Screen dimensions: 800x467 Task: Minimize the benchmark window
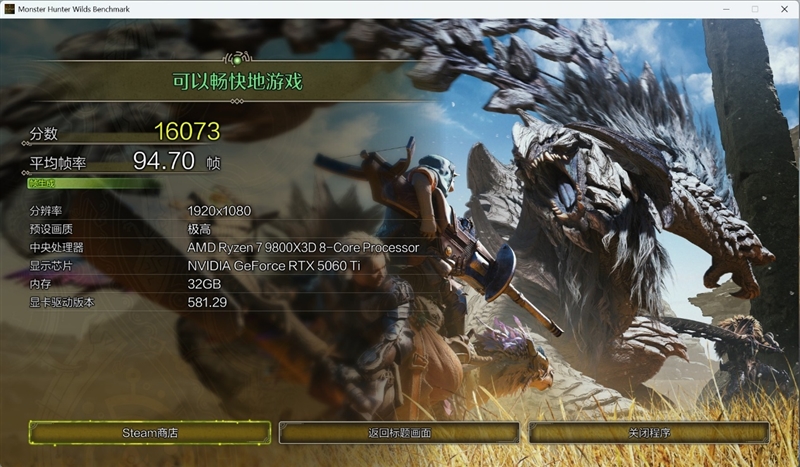[x=727, y=9]
